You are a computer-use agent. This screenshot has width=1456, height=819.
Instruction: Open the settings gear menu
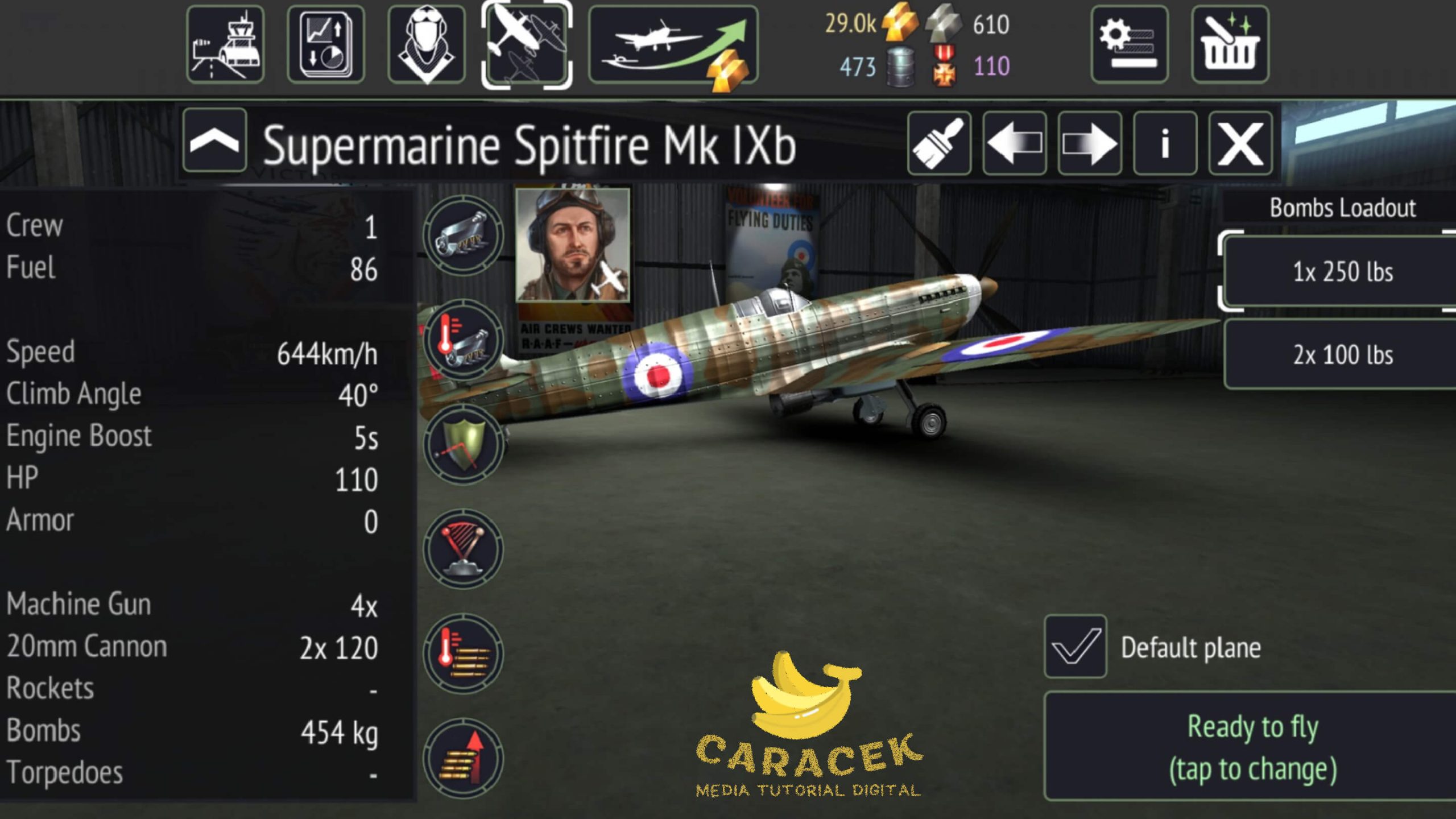(1129, 44)
